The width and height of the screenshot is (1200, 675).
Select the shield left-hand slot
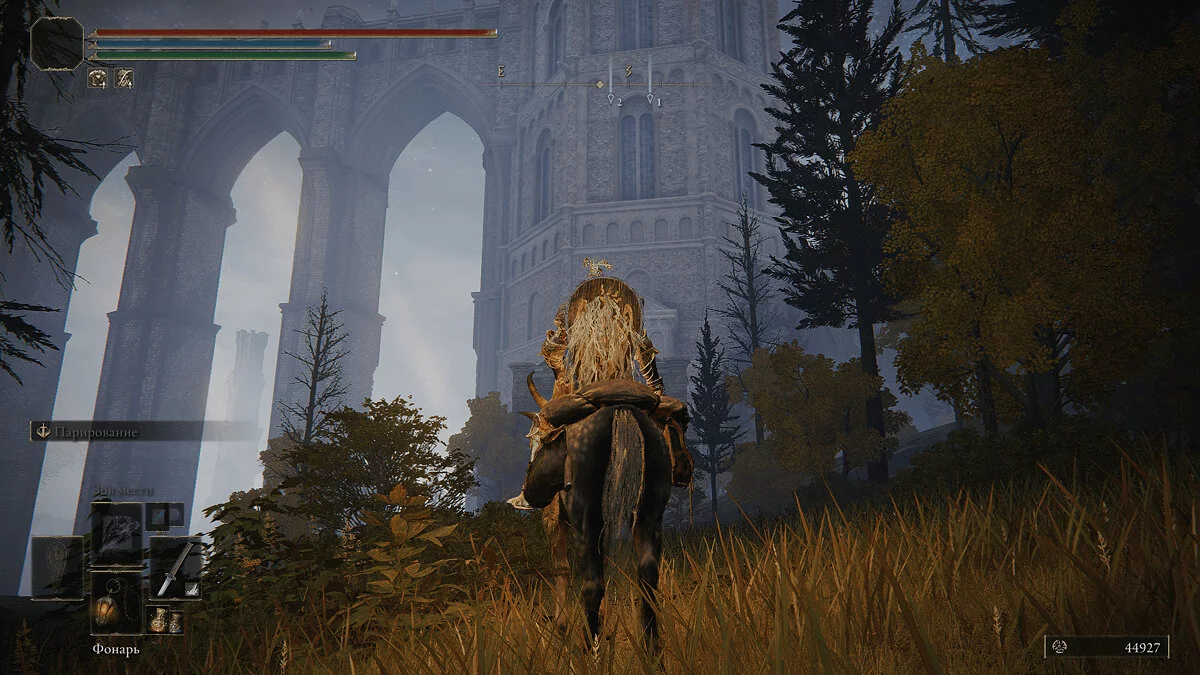(57, 568)
